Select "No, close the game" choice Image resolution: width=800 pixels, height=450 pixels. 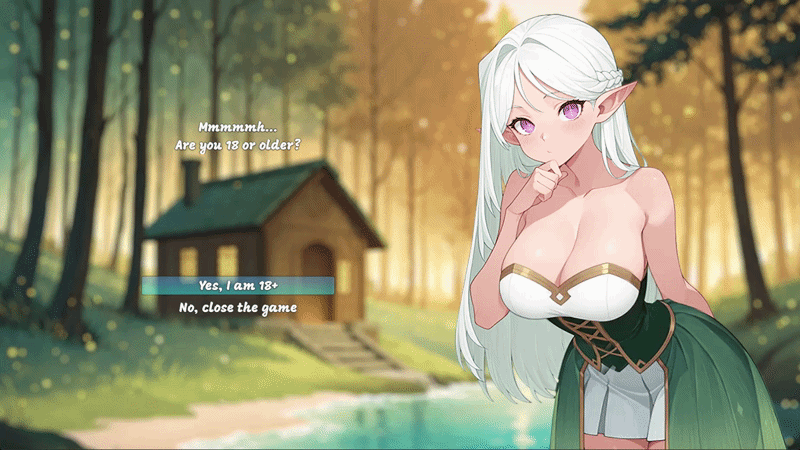tap(237, 307)
